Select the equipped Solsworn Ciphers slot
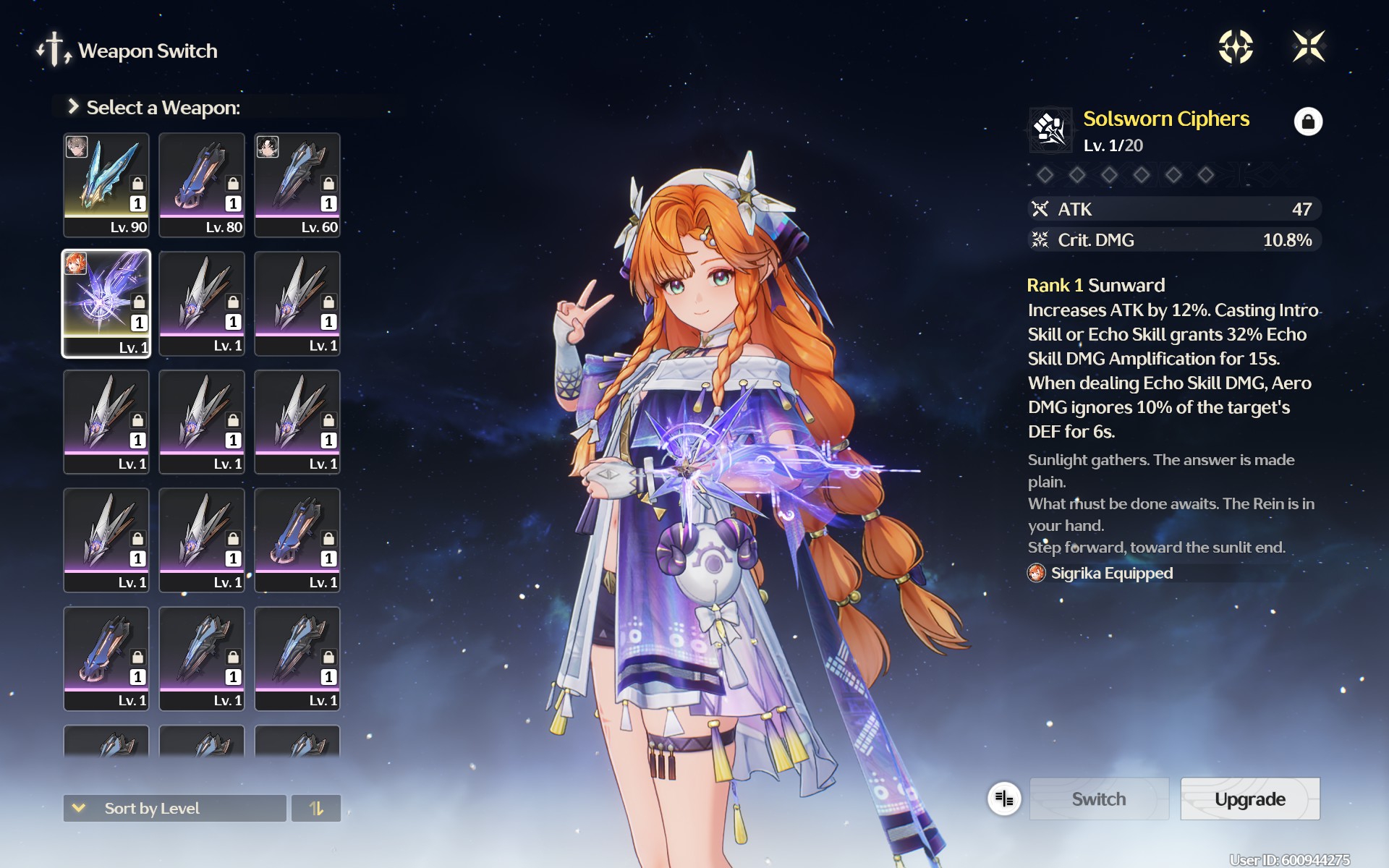Screen dimensions: 1389x868 pyautogui.click(x=106, y=304)
